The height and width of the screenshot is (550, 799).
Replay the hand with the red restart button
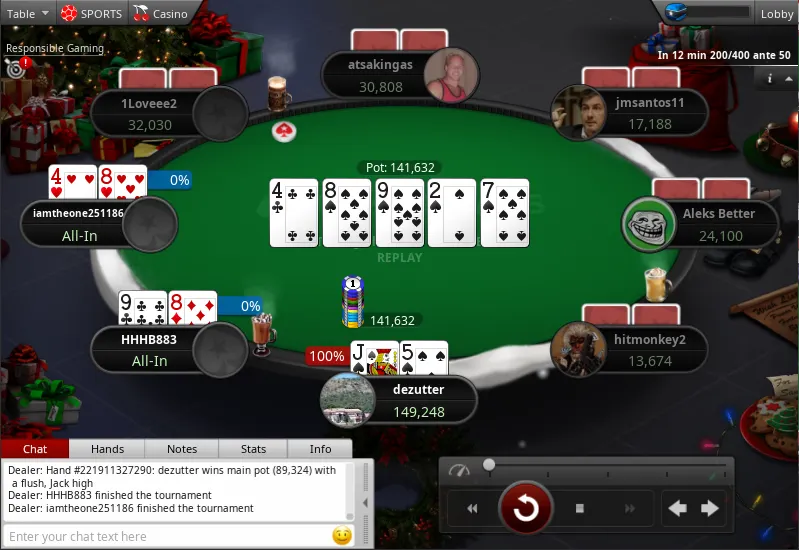coord(525,509)
